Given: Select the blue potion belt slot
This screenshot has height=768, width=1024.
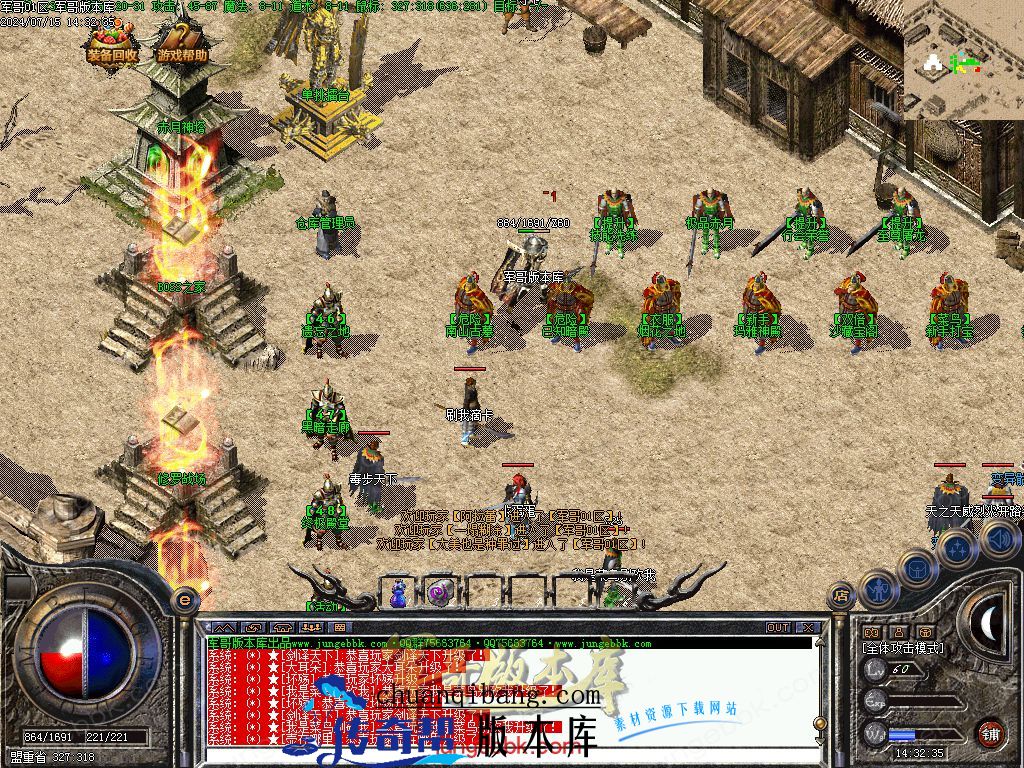Looking at the screenshot, I should [x=399, y=594].
